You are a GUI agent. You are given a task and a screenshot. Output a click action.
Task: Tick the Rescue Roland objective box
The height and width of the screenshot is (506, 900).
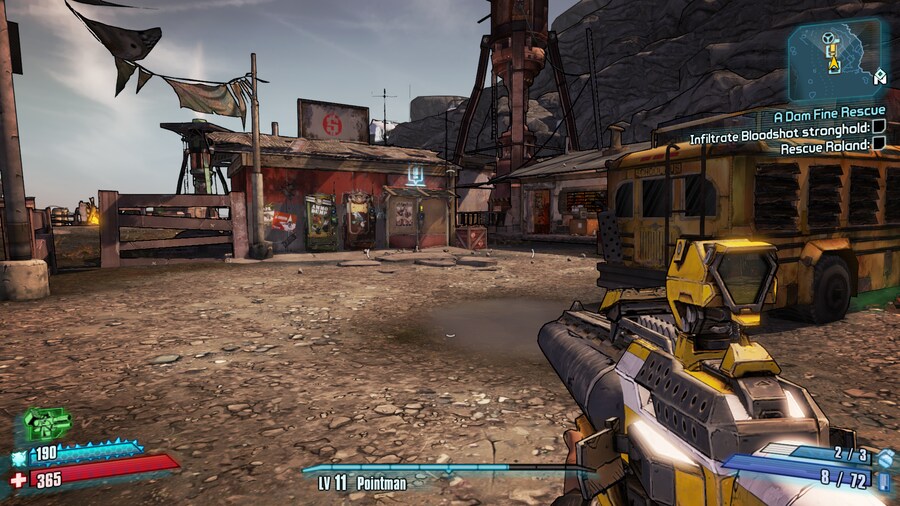pyautogui.click(x=879, y=144)
